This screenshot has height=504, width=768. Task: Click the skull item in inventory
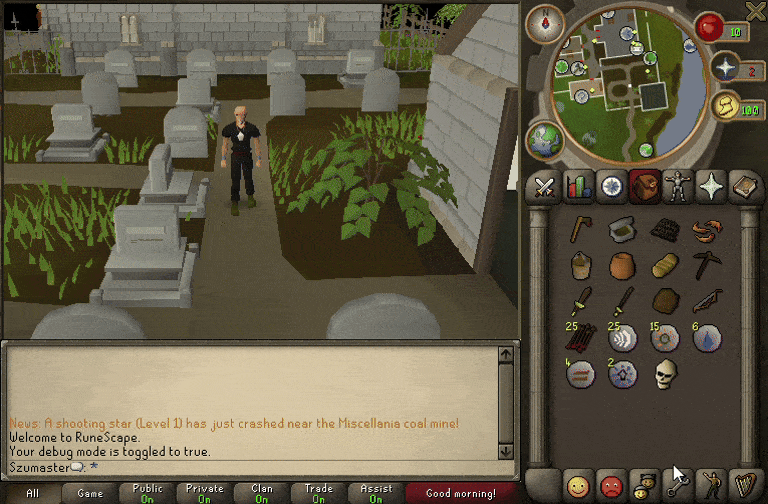665,374
